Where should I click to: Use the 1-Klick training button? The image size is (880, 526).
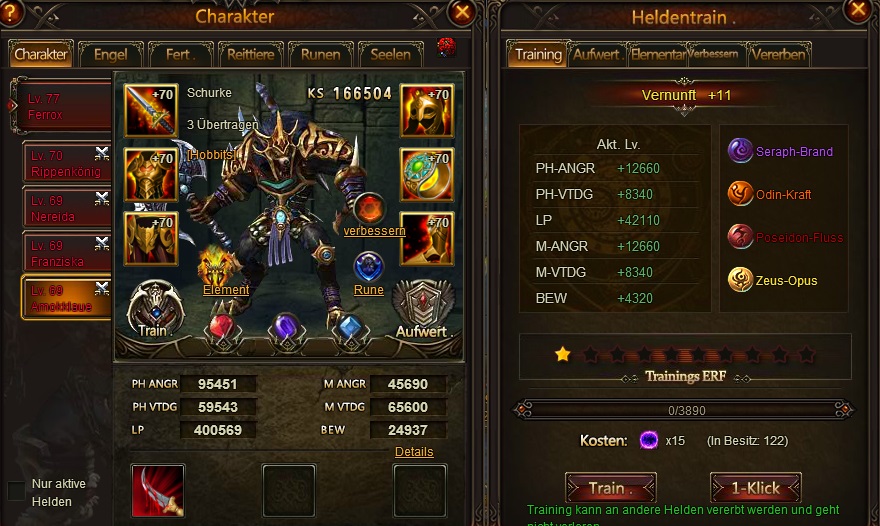(756, 489)
